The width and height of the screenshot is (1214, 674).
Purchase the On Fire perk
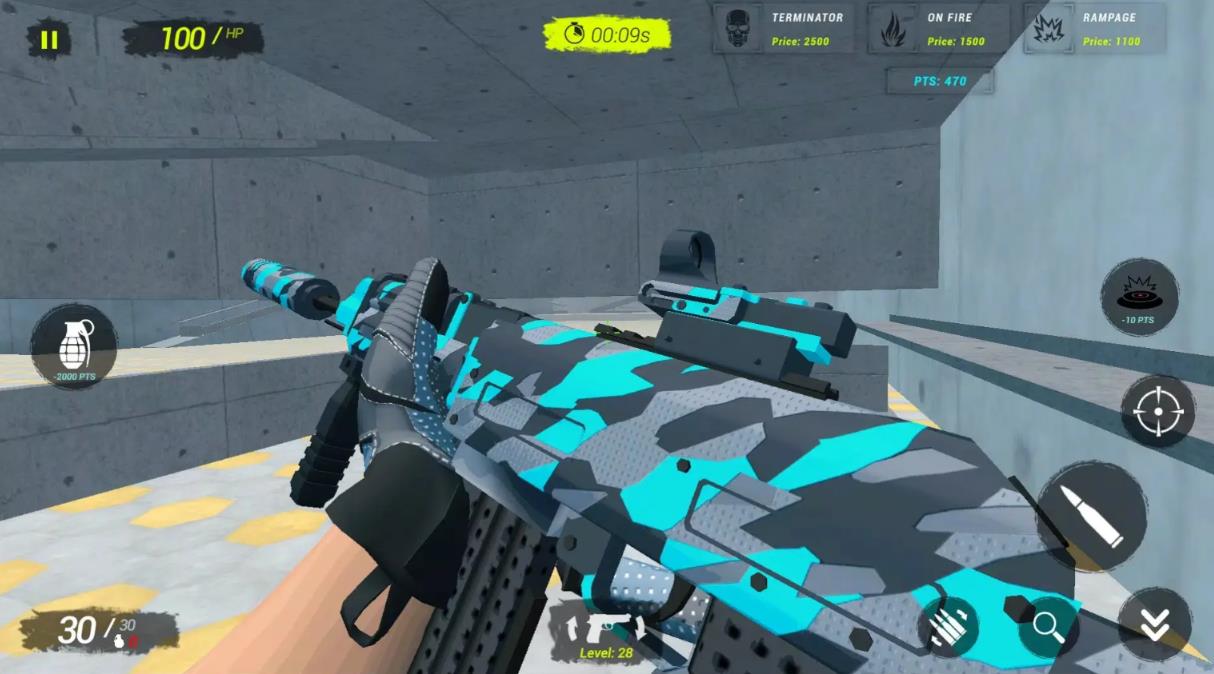pos(938,29)
